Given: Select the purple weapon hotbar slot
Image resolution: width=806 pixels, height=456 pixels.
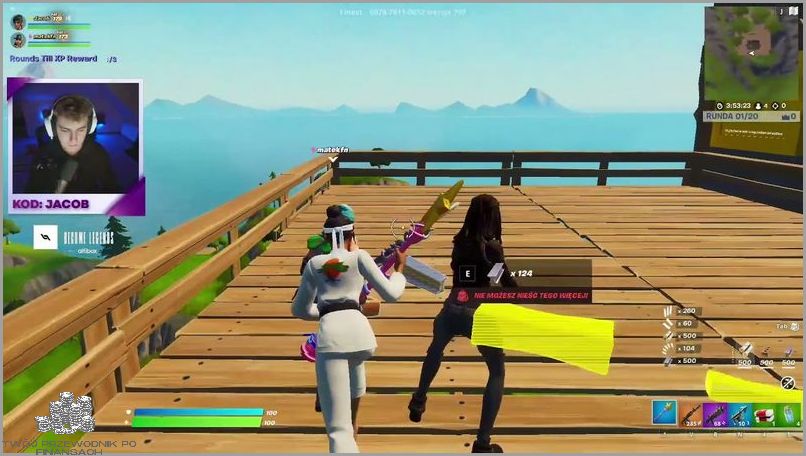Looking at the screenshot, I should pos(714,412).
